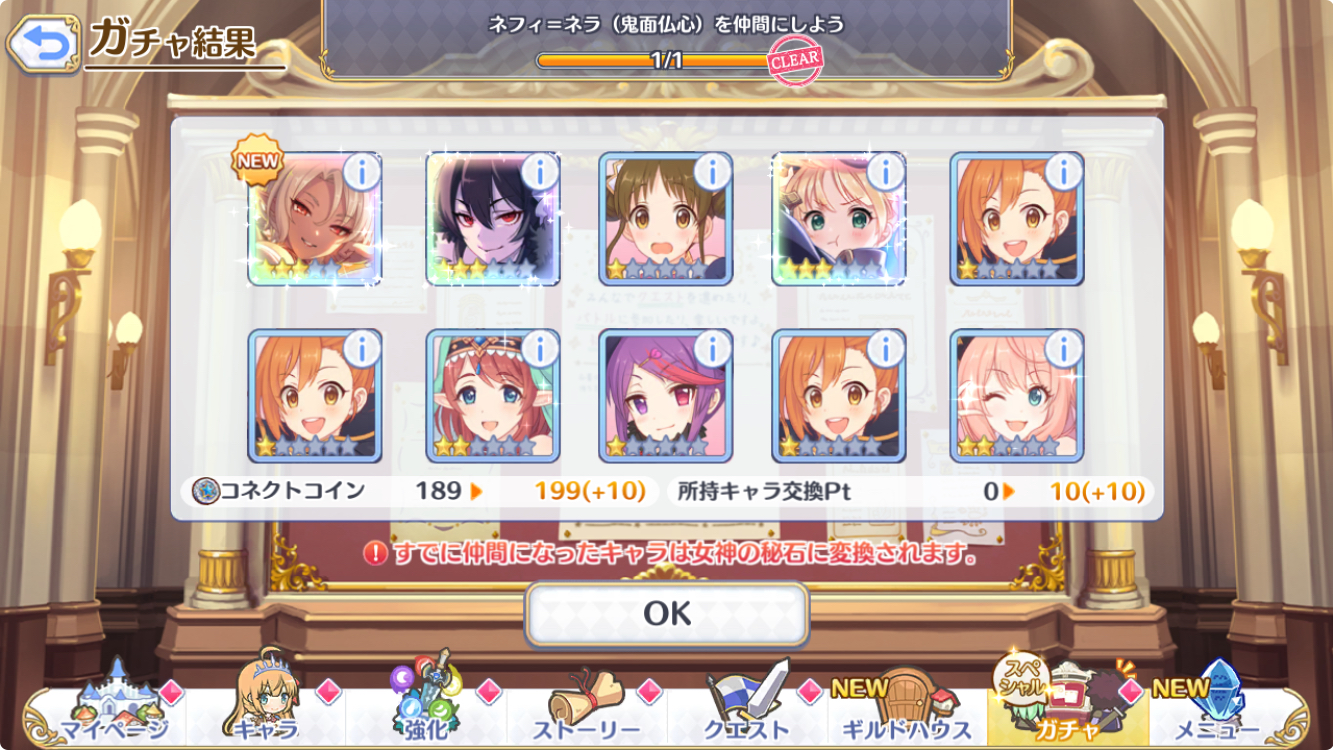Go to the クエスト tab

click(747, 705)
